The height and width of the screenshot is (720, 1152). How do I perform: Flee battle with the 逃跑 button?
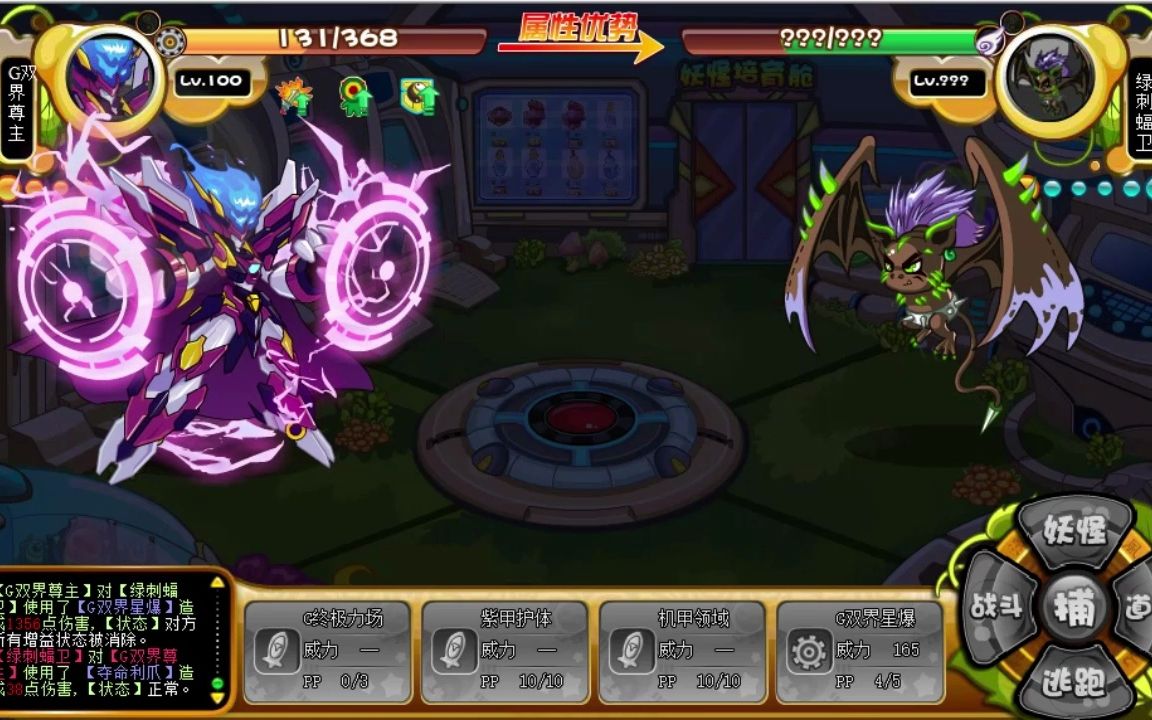pos(1074,683)
